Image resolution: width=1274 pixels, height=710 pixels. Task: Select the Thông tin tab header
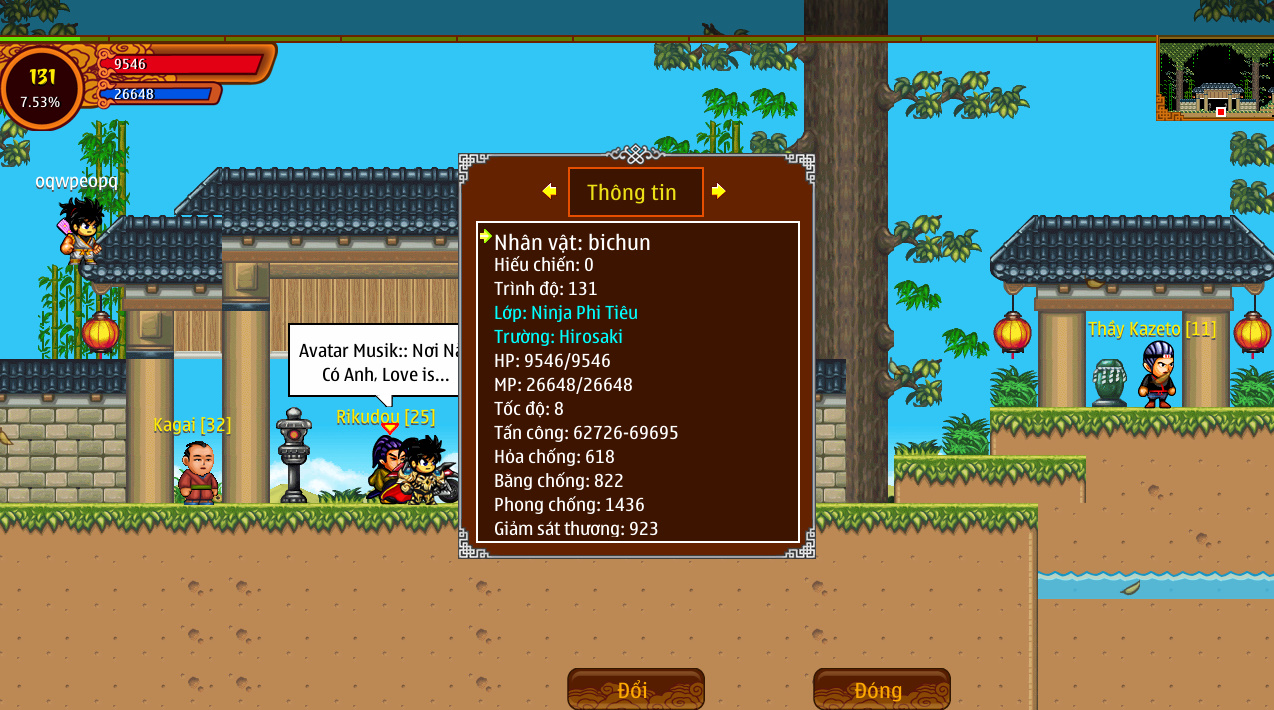(635, 192)
